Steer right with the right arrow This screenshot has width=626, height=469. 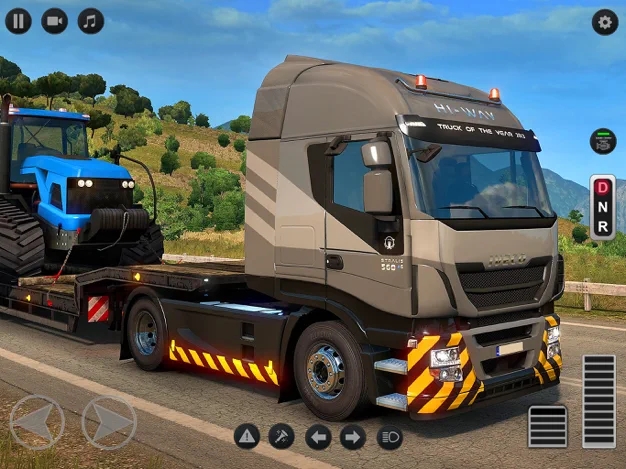pos(108,423)
